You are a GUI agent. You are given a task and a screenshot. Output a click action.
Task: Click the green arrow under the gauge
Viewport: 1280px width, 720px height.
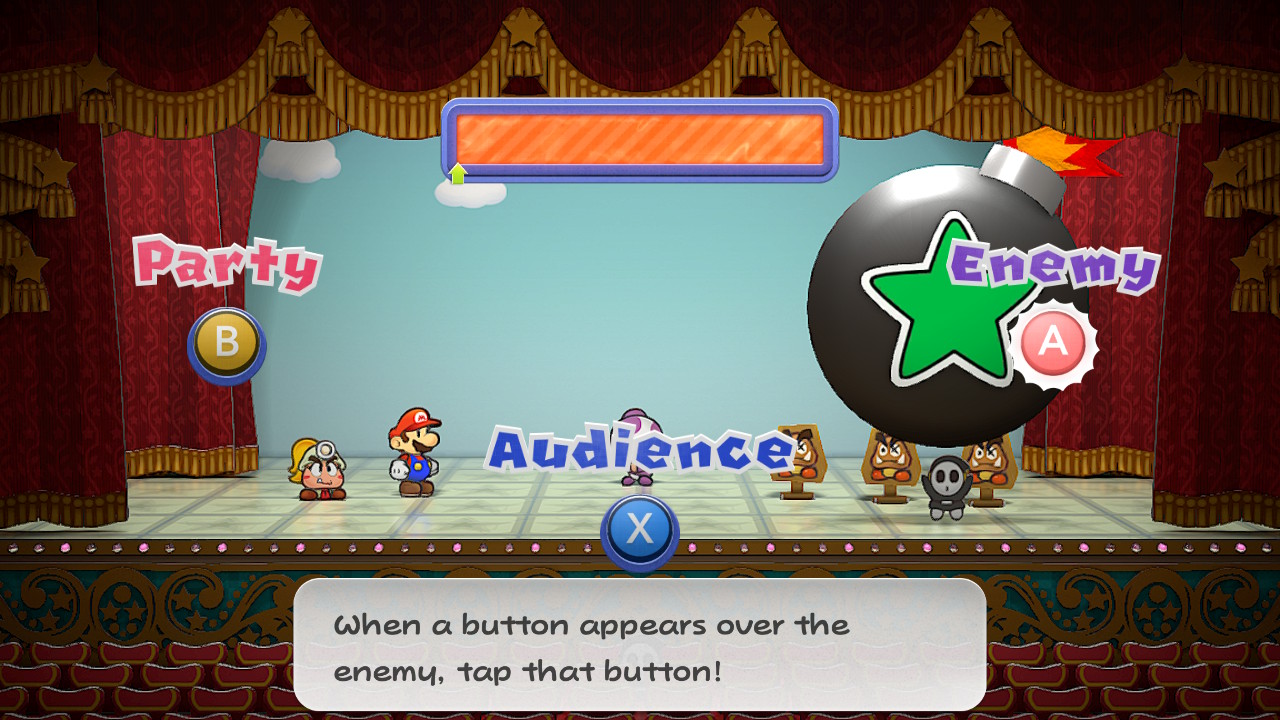coord(459,172)
